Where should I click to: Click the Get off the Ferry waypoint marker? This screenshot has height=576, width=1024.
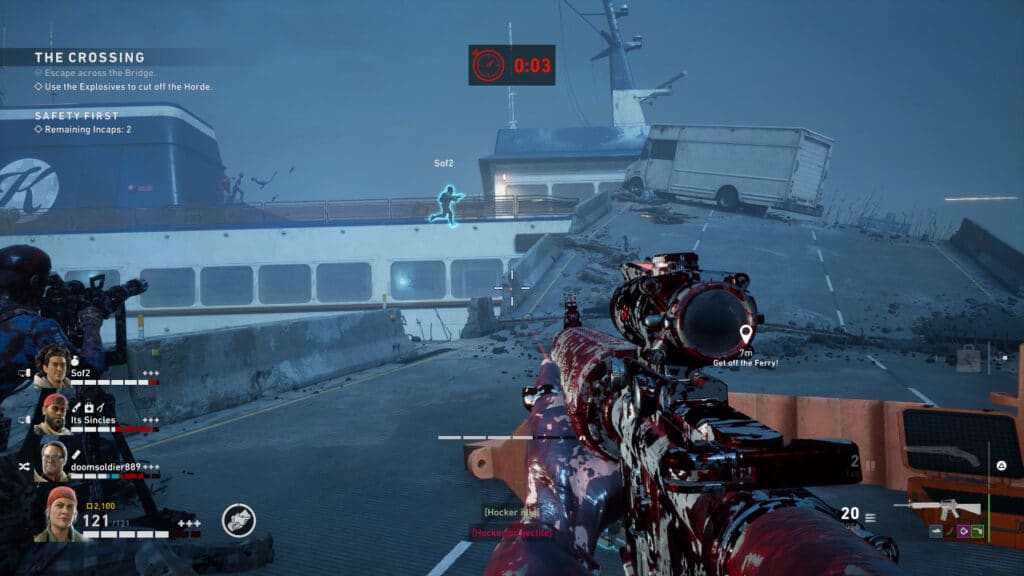745,334
